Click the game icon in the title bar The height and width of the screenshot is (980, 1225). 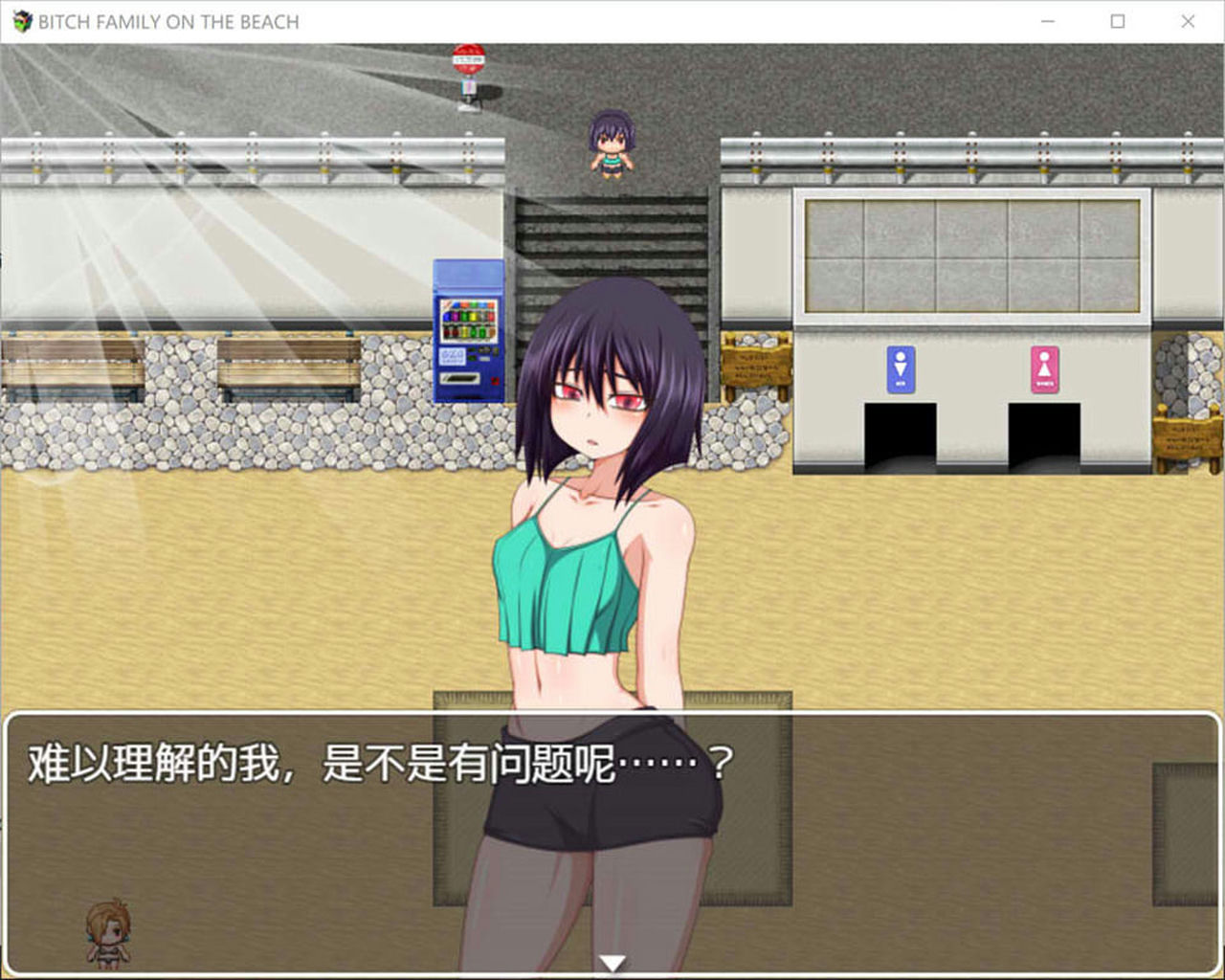tap(23, 20)
